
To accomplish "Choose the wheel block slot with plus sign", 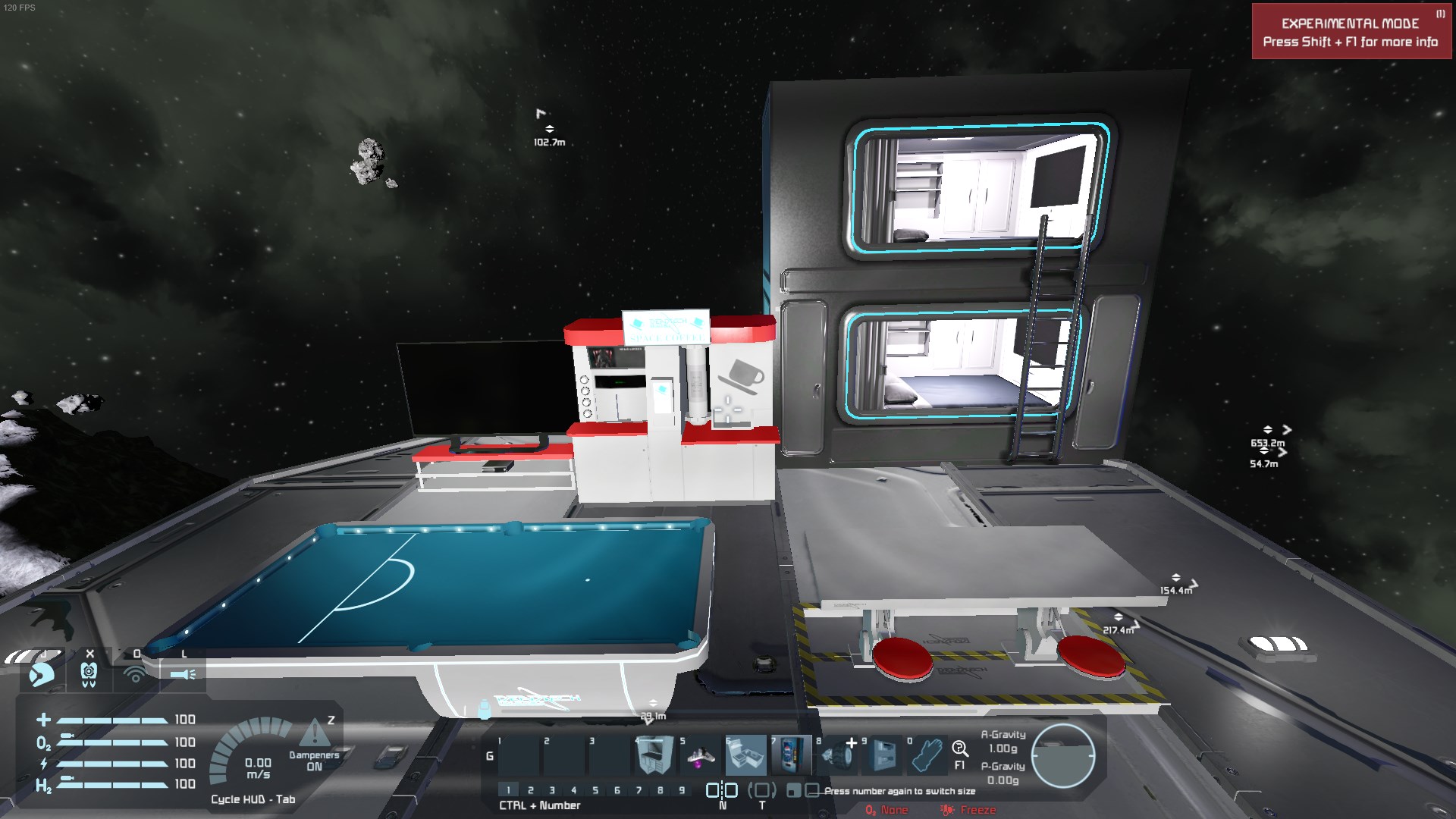I will [x=838, y=755].
